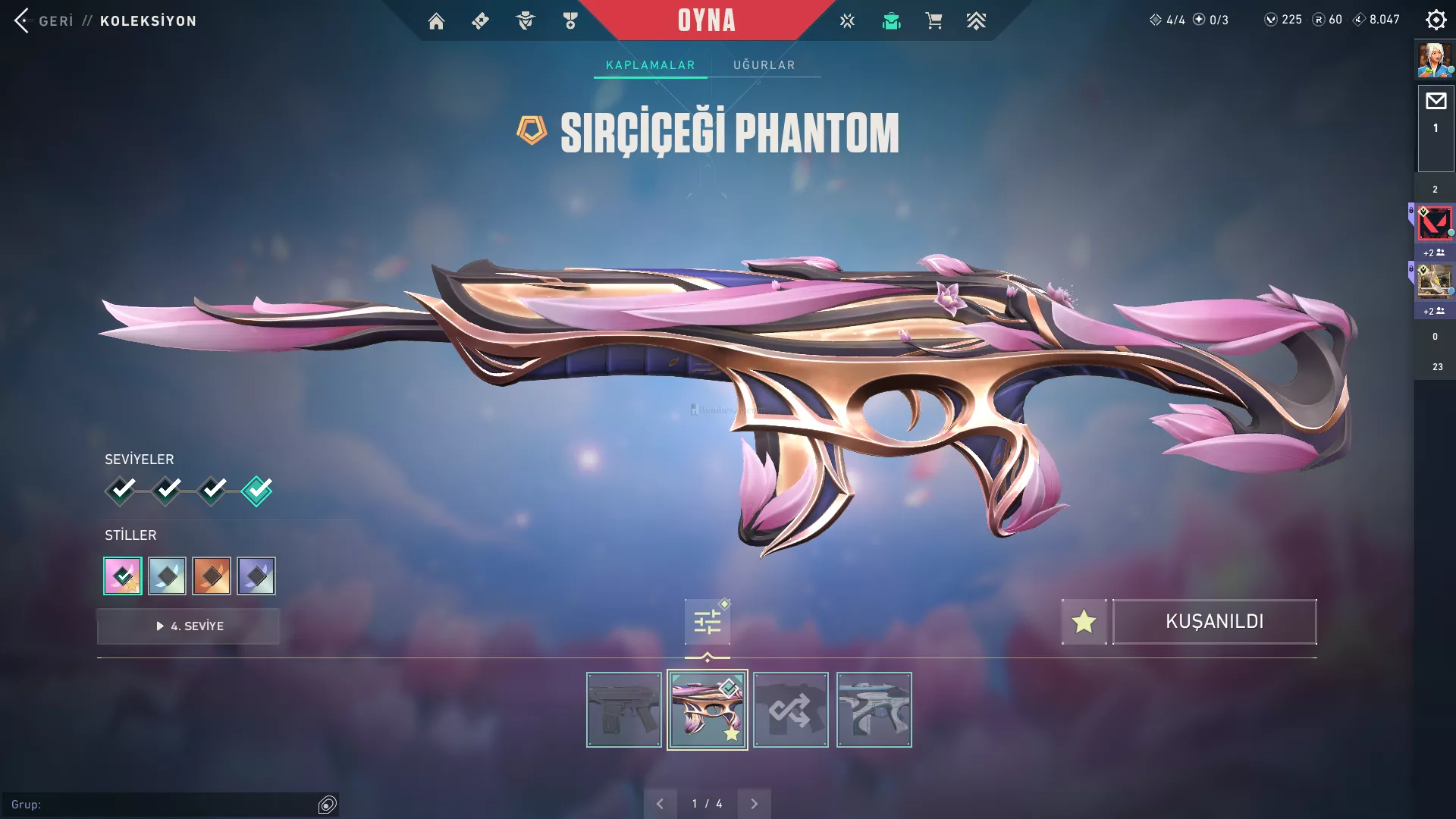This screenshot has height=819, width=1456.
Task: Play the 4. SEVİYE preview video
Action: [189, 626]
